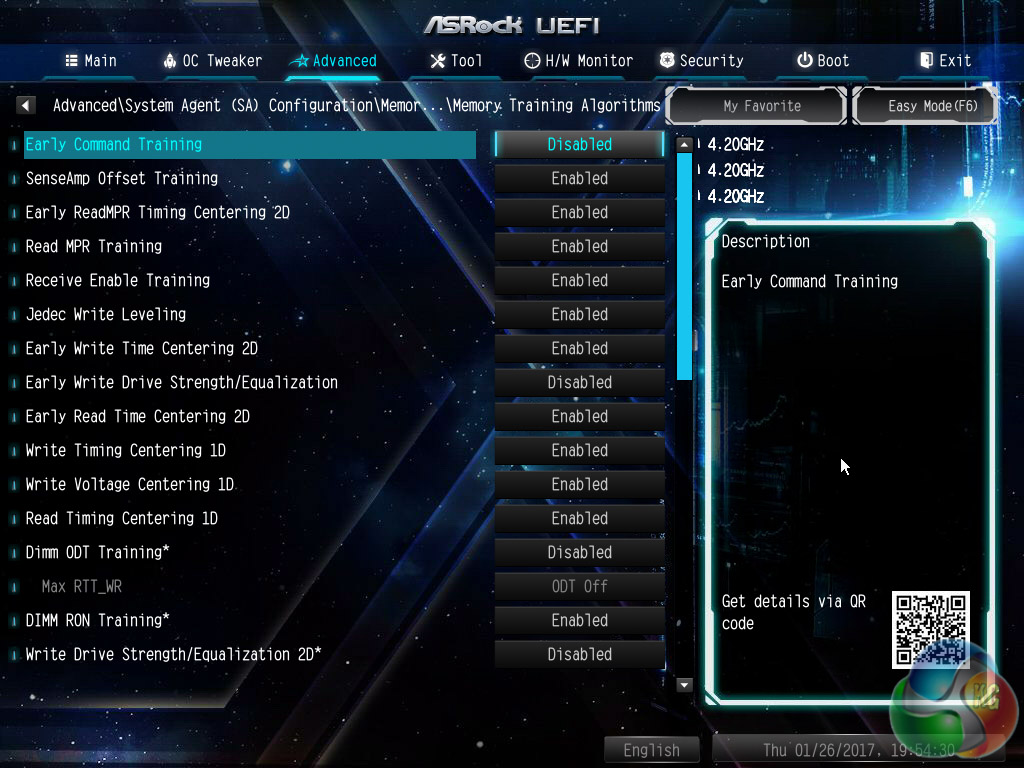Select the Exit tab
1024x768 pixels.
click(945, 61)
